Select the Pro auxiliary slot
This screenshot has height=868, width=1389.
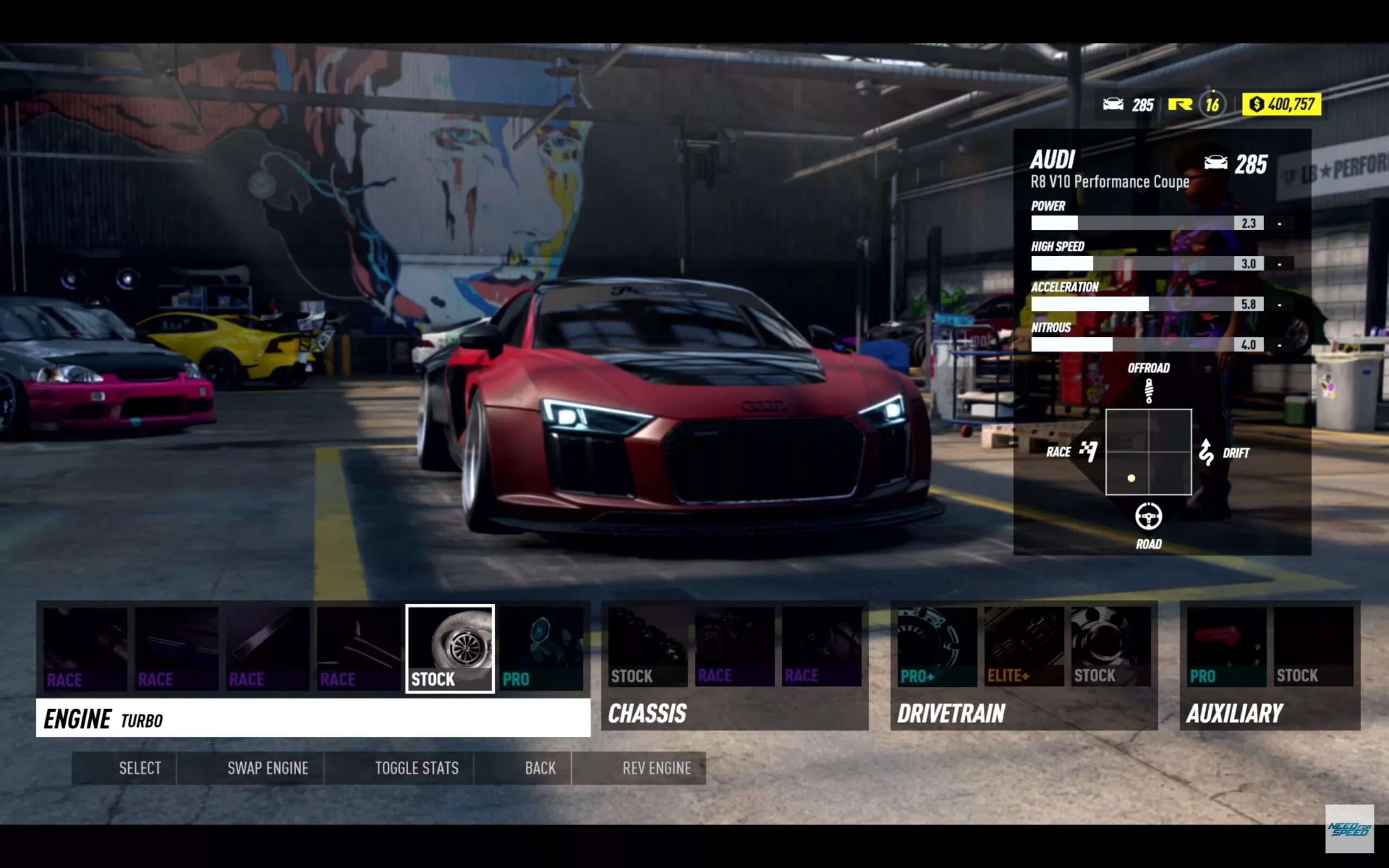coord(1226,647)
